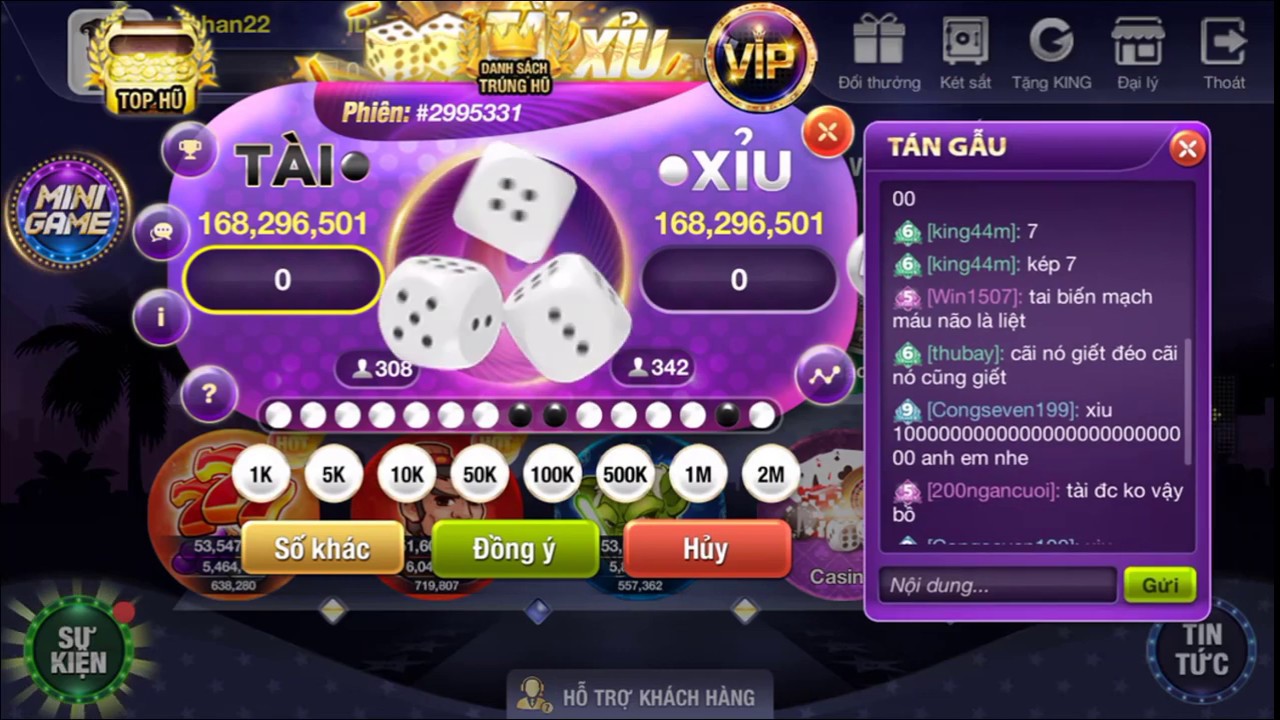Open the Sự Kiện events button
The width and height of the screenshot is (1280, 720).
pyautogui.click(x=80, y=650)
